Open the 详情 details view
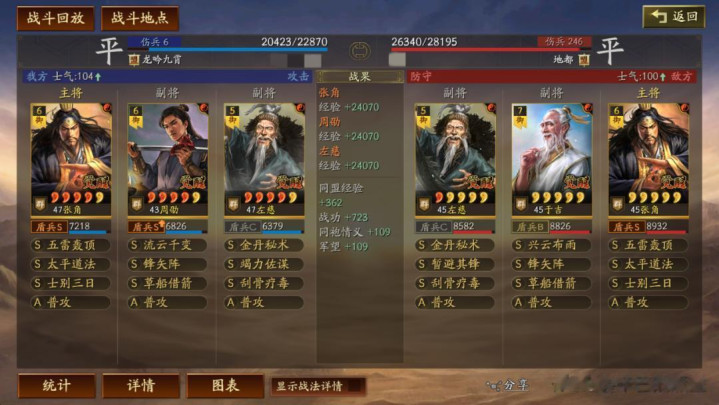 click(x=141, y=385)
